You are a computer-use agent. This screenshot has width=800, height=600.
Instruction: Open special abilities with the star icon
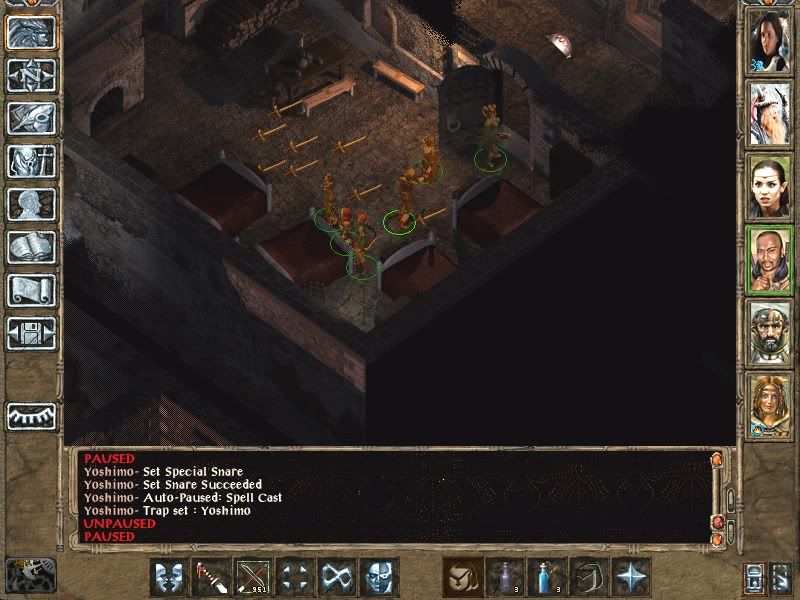632,577
